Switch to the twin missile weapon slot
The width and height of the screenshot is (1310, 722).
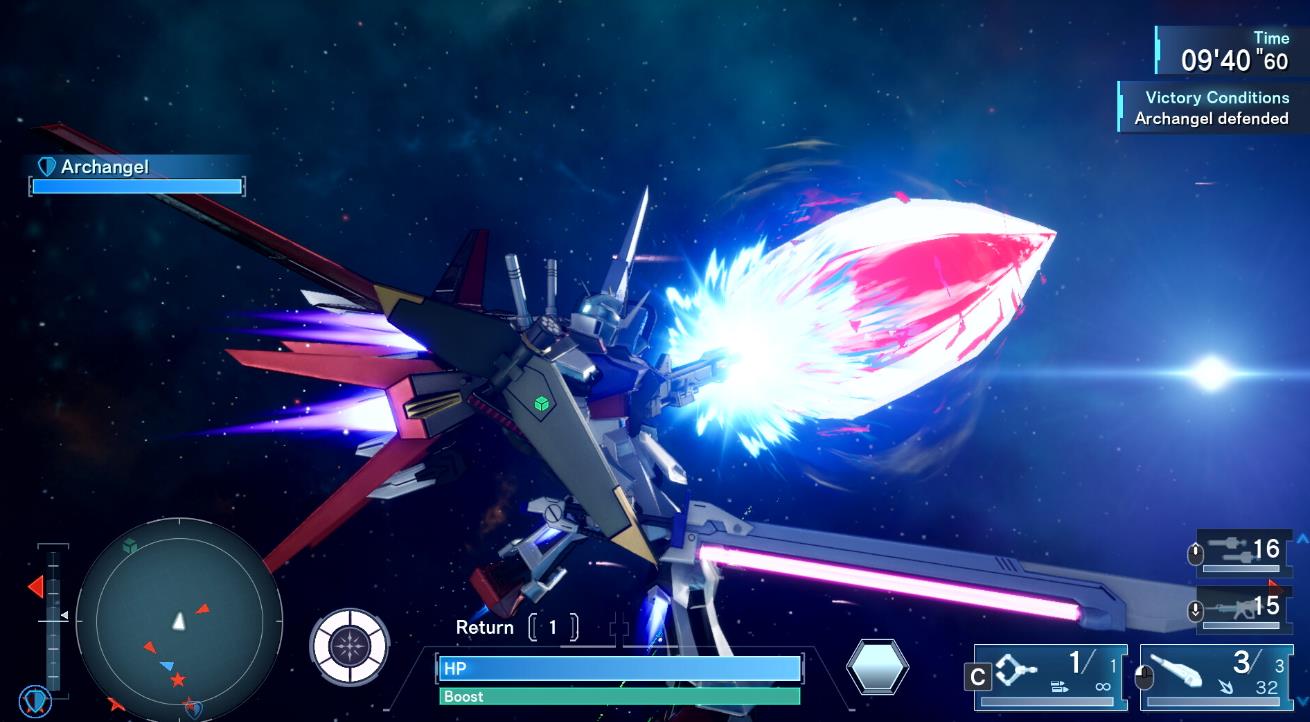coord(1241,551)
